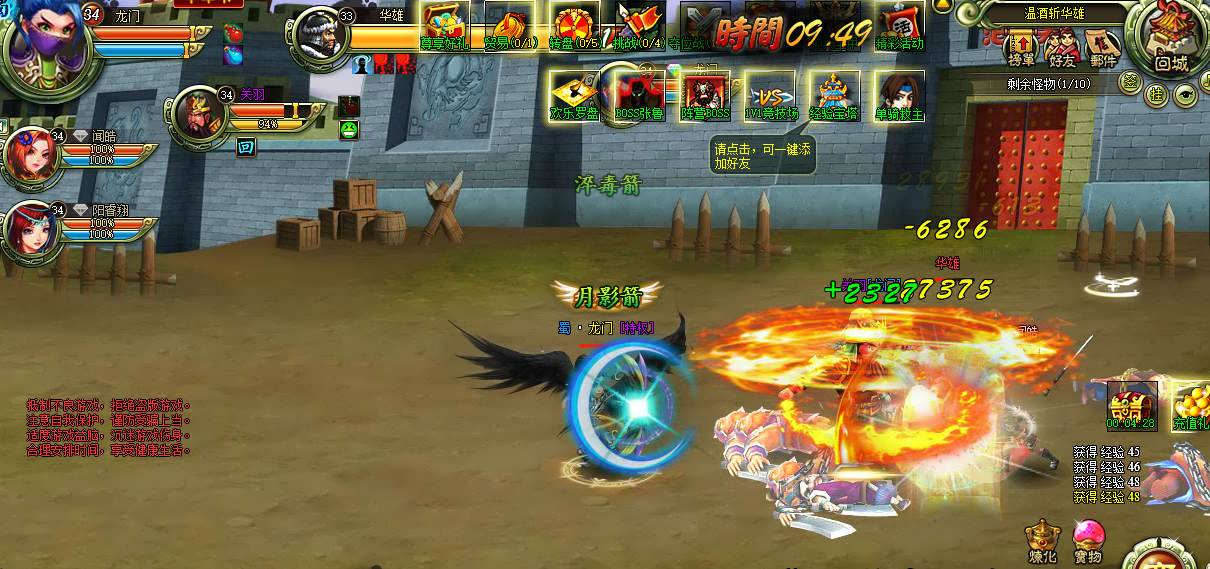Toggle the eye visibility button

coord(1186,94)
